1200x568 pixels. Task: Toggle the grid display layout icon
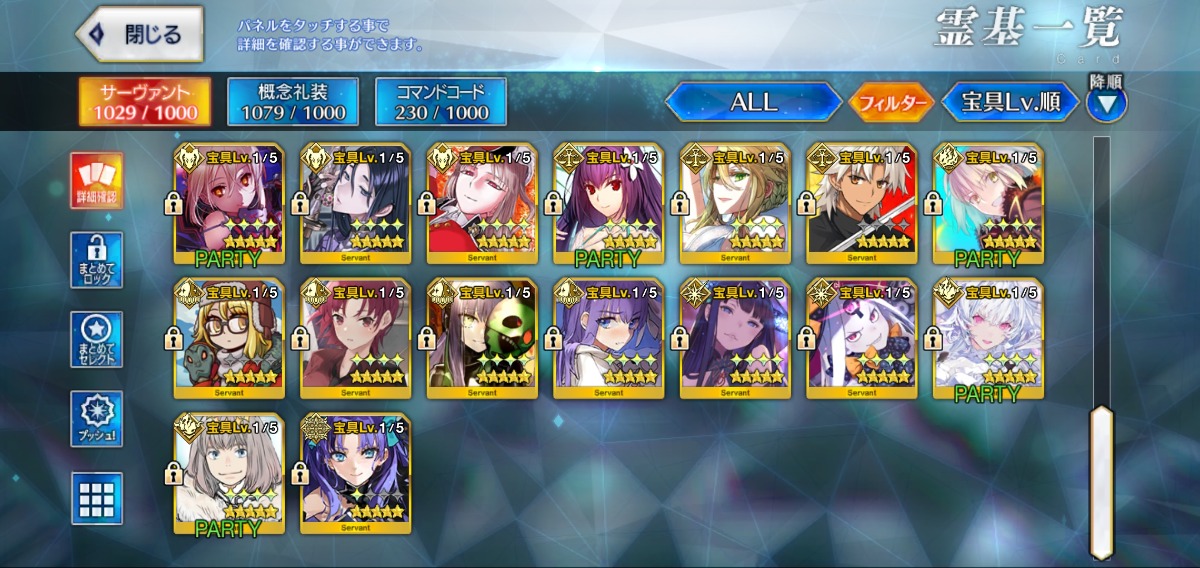click(x=97, y=498)
